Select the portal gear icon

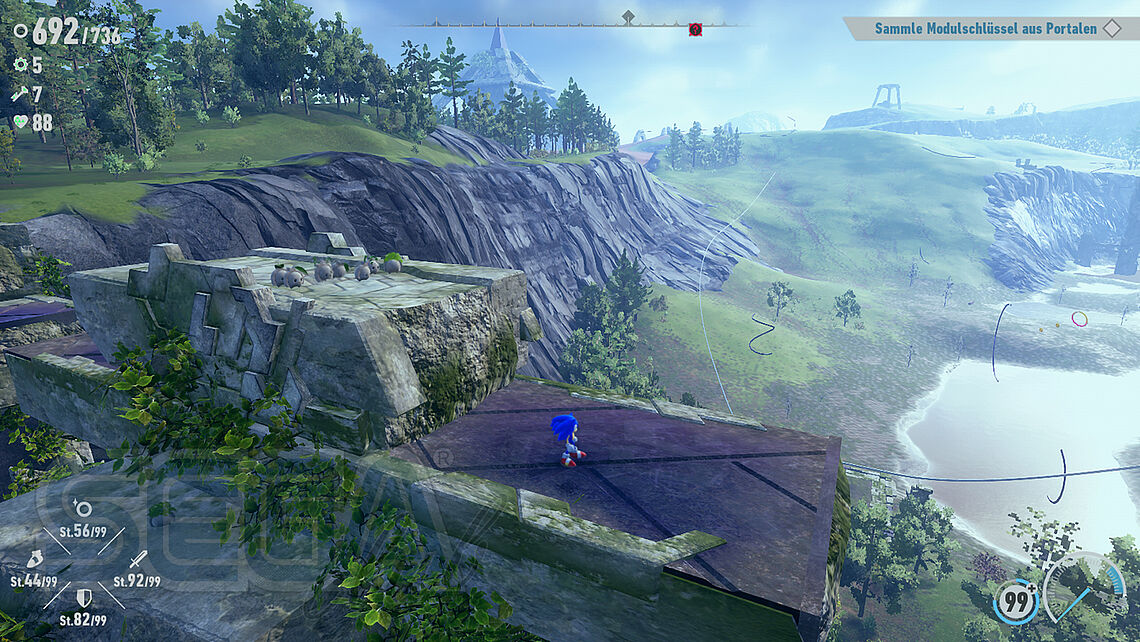tap(20, 64)
